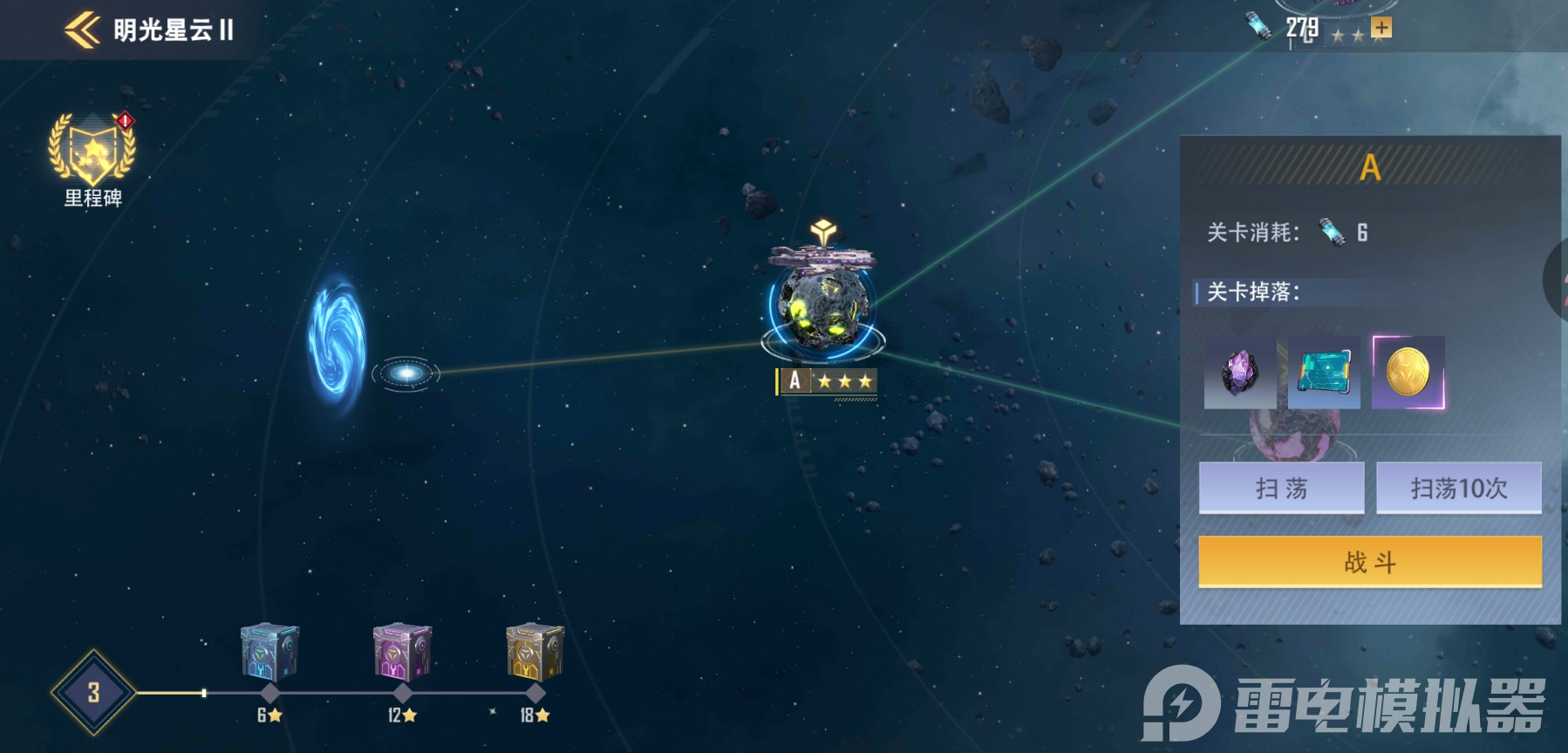
Task: Tap the plus button to add energy
Action: (x=1381, y=28)
